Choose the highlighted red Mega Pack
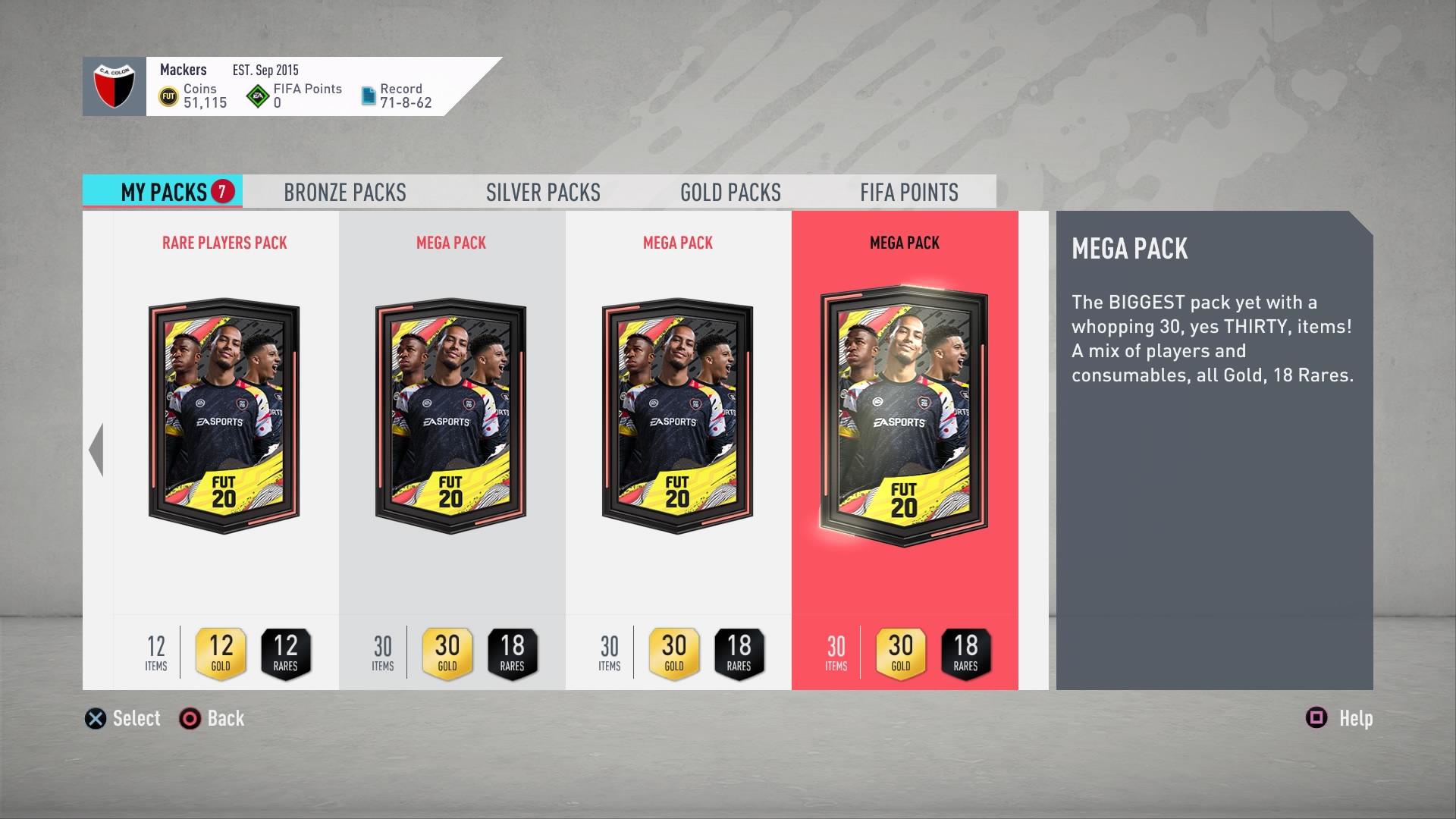Viewport: 1456px width, 819px height. [x=904, y=417]
